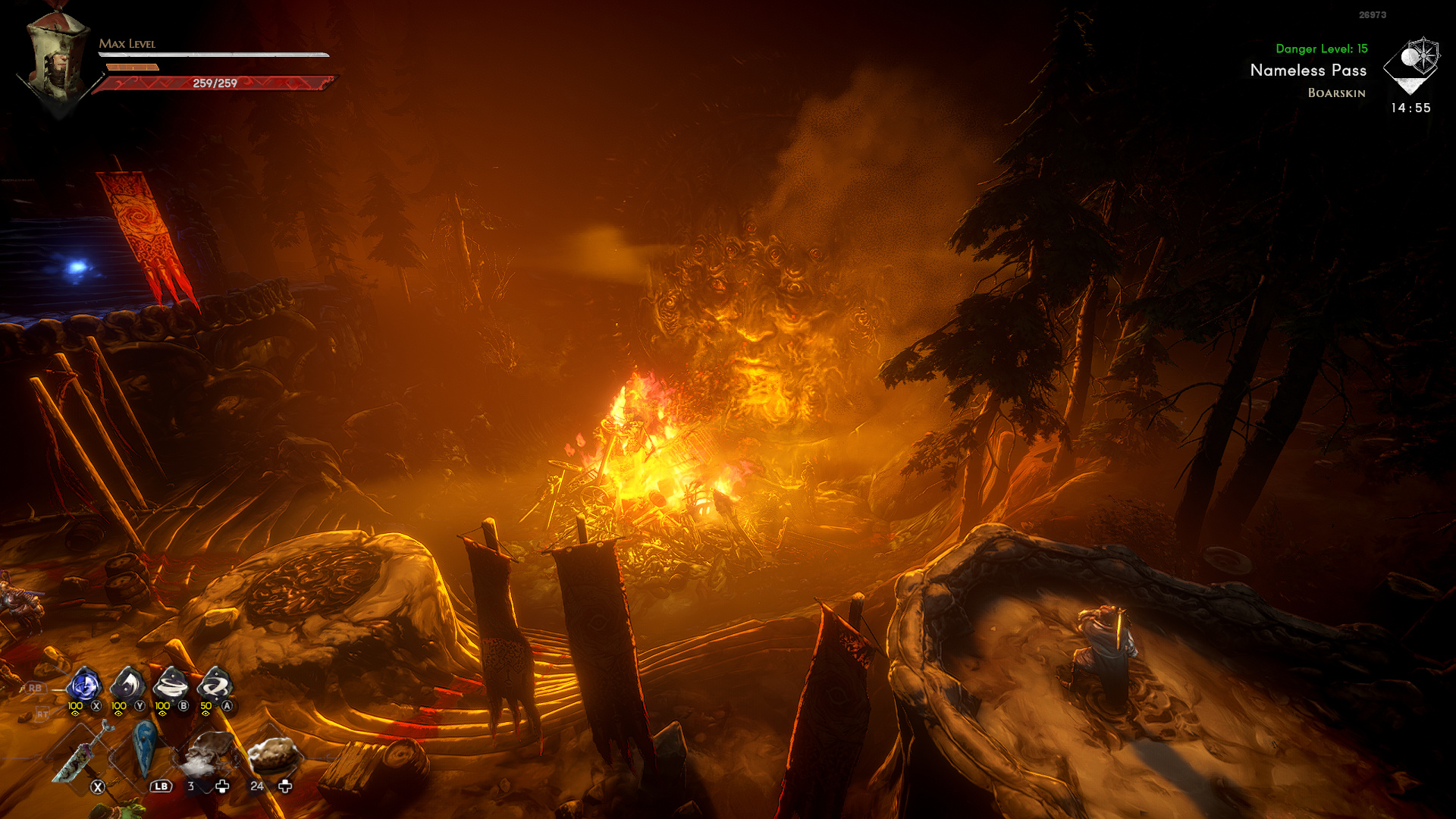
Task: Select the bread food item slot
Action: pos(272,753)
